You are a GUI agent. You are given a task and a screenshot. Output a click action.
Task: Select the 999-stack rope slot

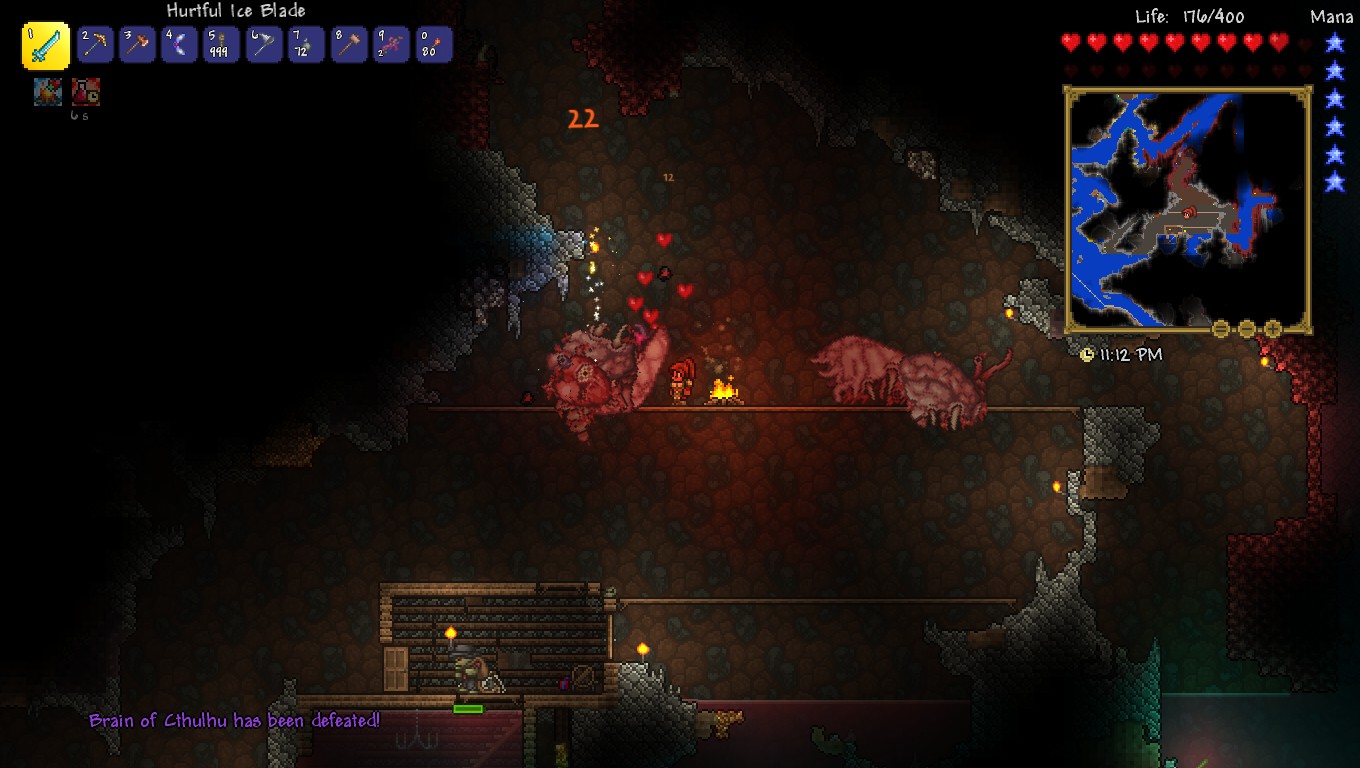[x=222, y=45]
